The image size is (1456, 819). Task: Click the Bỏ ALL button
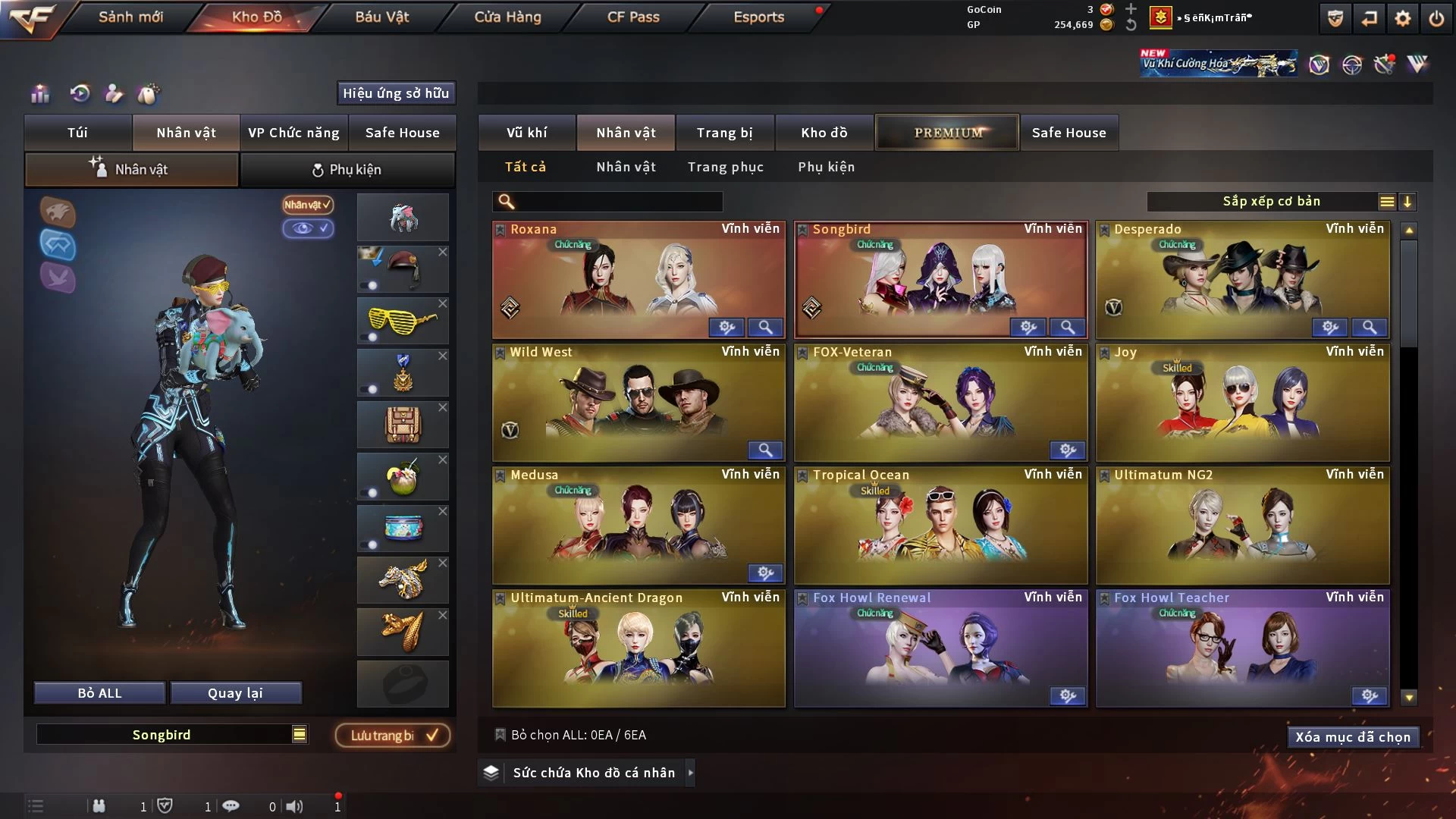click(99, 693)
